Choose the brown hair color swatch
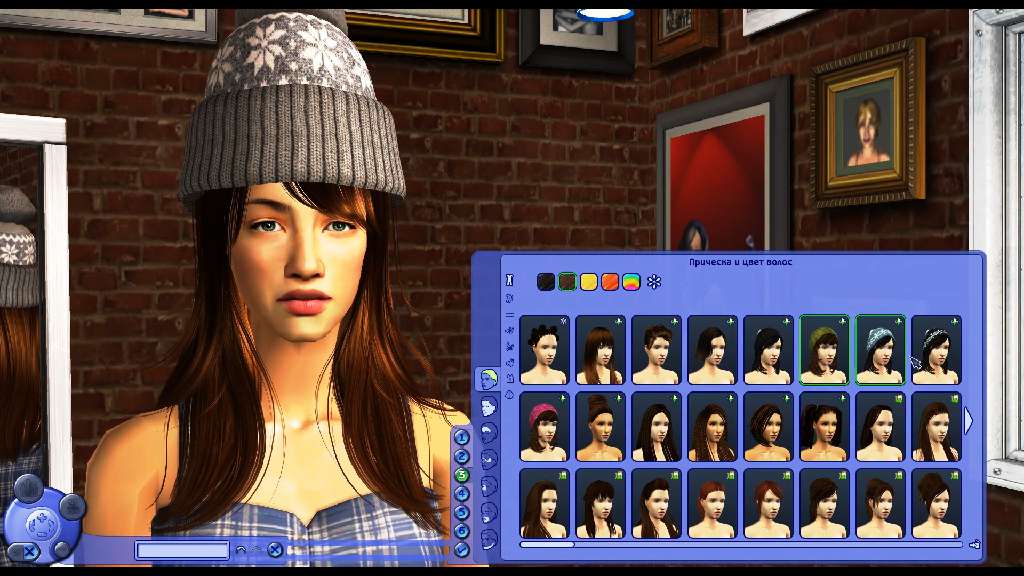 coord(567,282)
